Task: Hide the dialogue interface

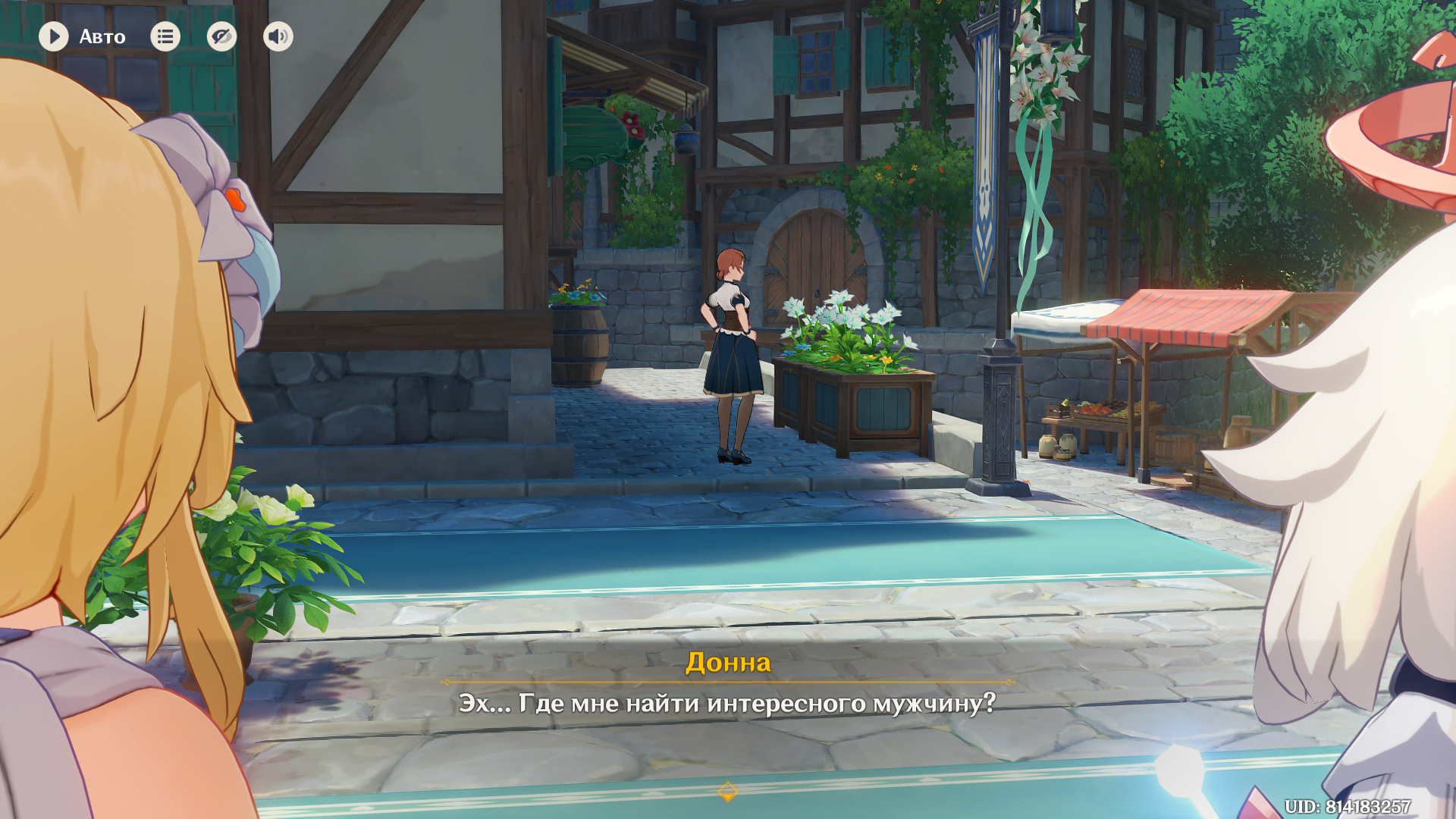Action: [x=221, y=36]
